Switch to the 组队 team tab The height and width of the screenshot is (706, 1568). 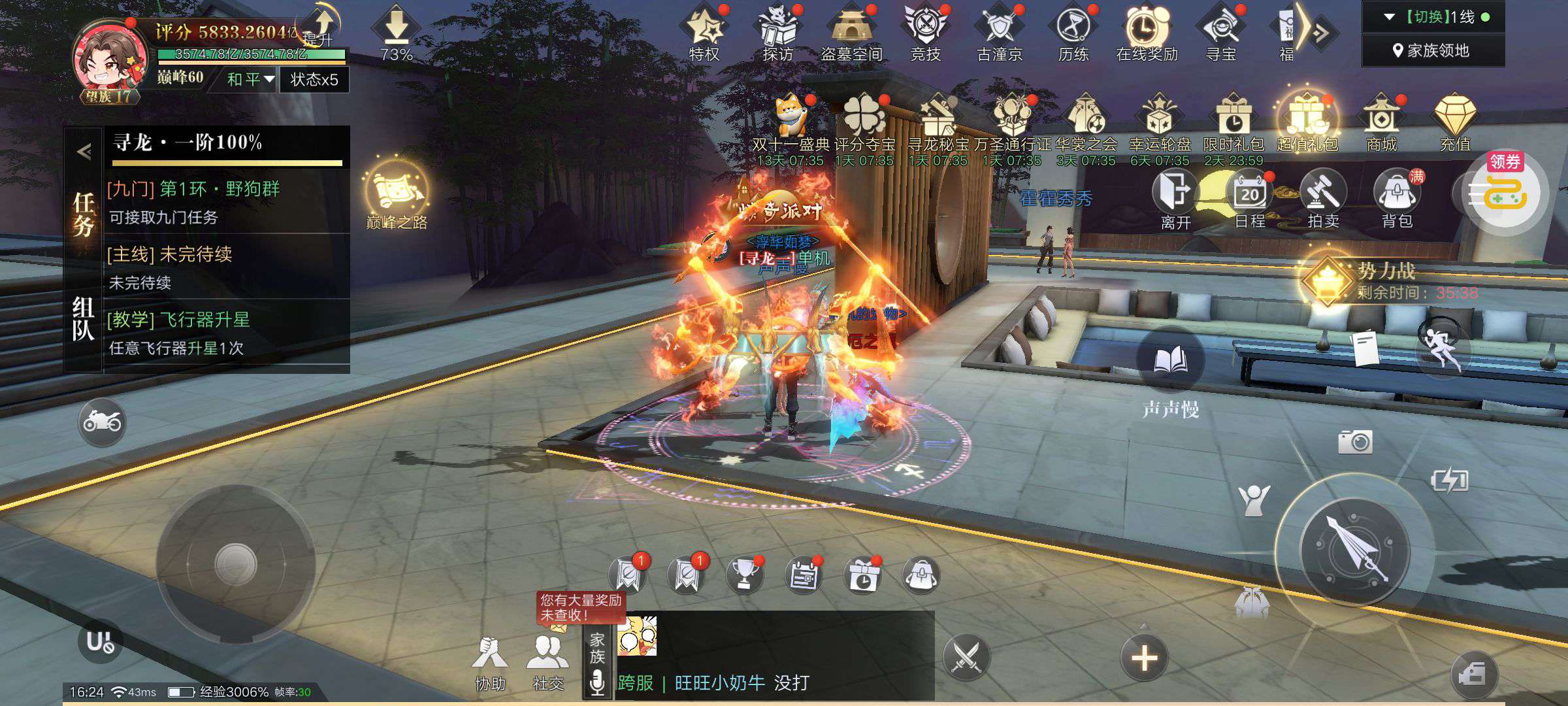tap(83, 319)
